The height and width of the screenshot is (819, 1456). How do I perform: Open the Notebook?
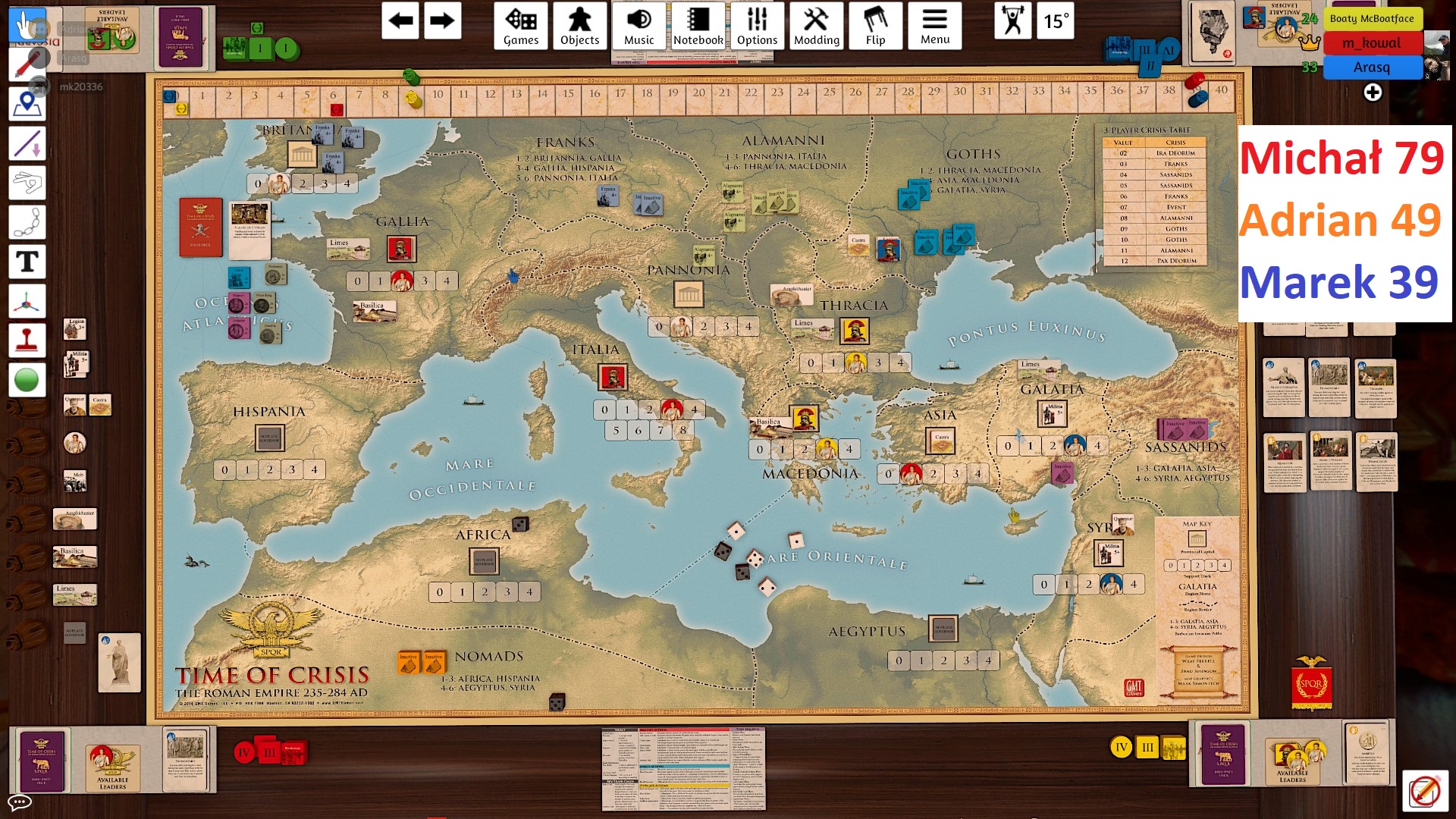pyautogui.click(x=698, y=26)
